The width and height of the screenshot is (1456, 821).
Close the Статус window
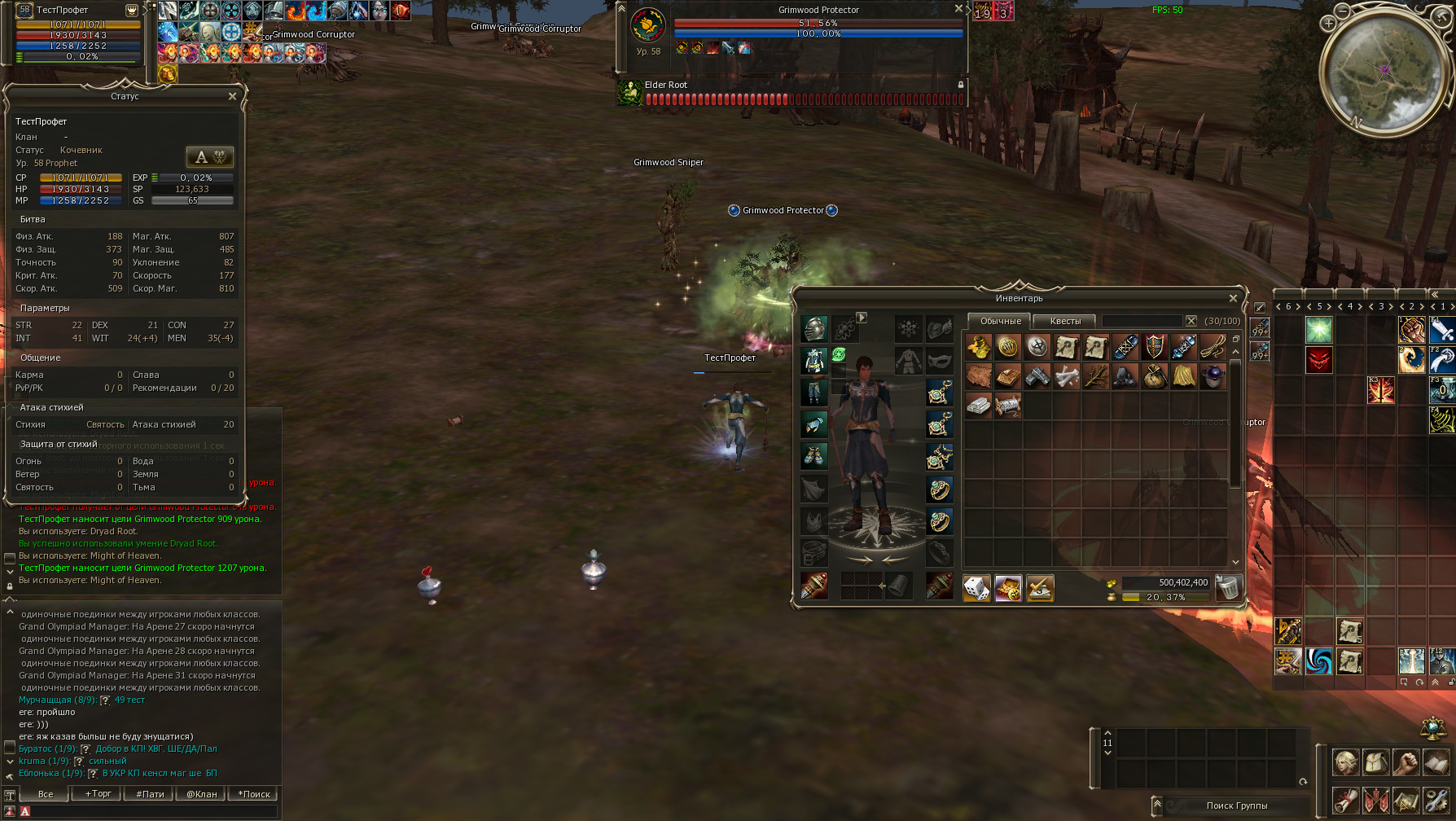tap(233, 96)
